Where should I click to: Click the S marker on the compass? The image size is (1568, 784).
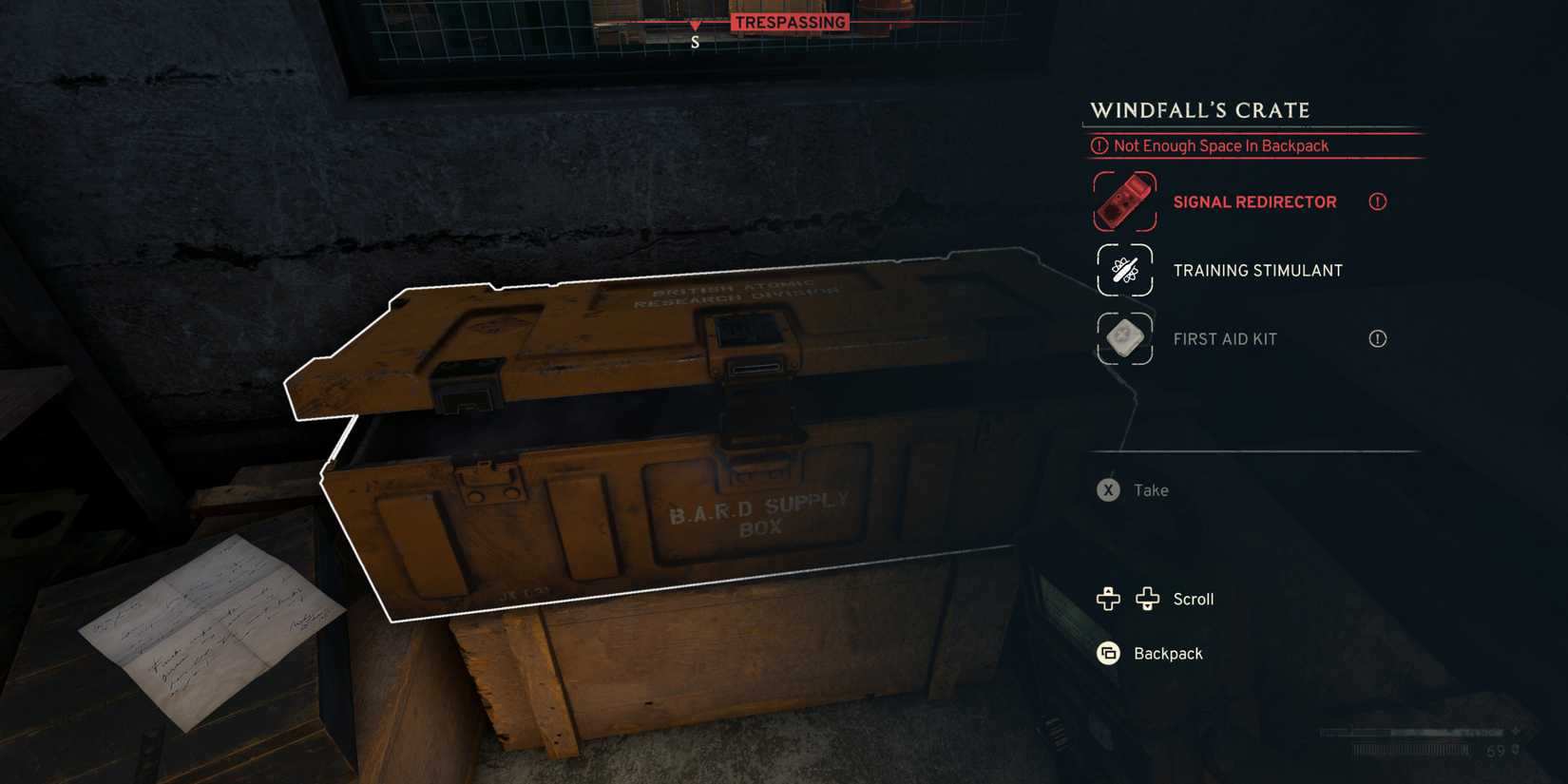[695, 41]
